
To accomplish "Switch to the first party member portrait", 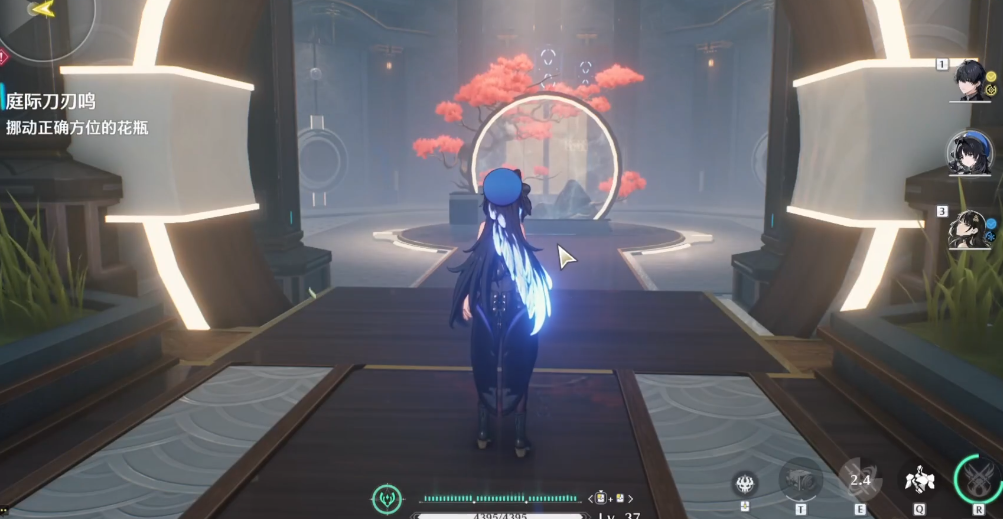I will pyautogui.click(x=969, y=79).
